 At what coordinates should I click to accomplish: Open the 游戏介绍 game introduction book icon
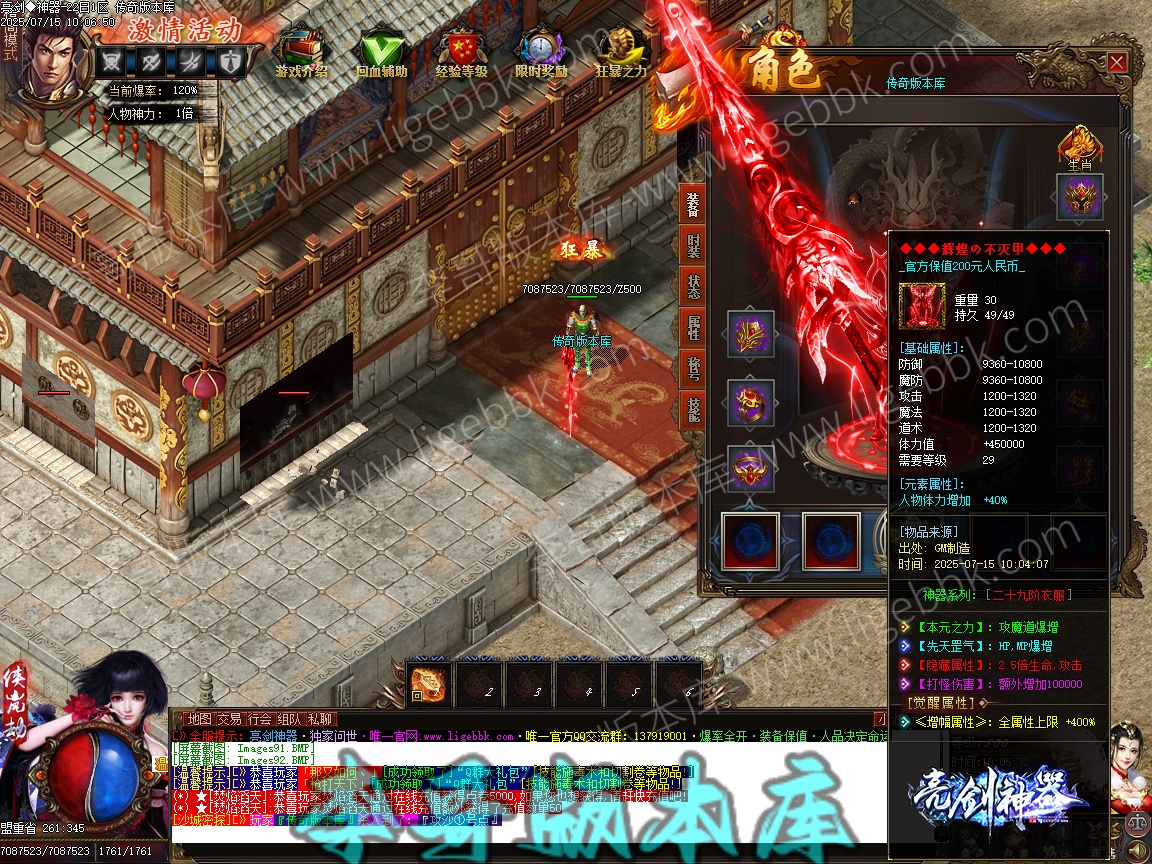pyautogui.click(x=301, y=50)
